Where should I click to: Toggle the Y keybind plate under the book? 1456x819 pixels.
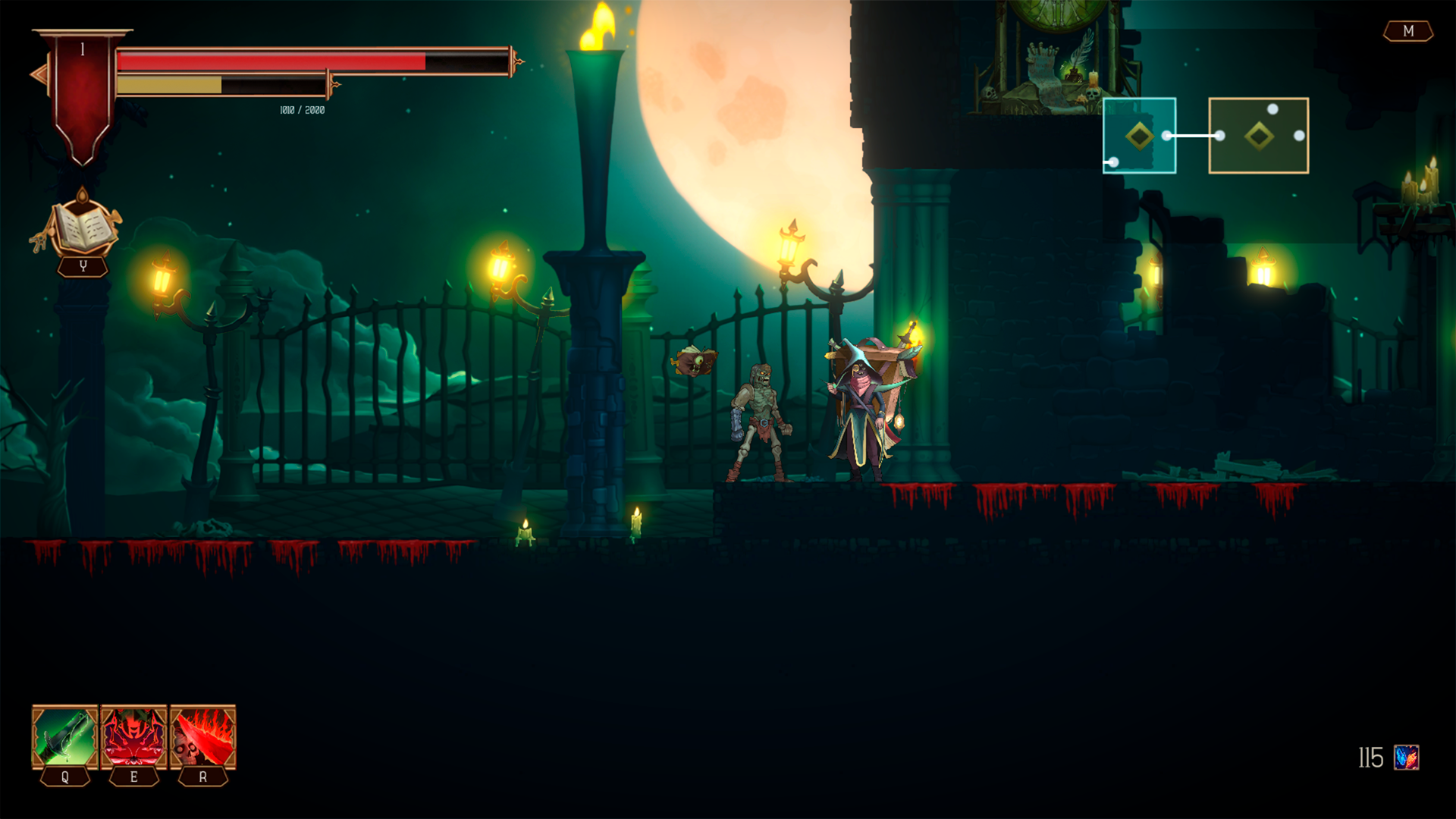click(83, 265)
